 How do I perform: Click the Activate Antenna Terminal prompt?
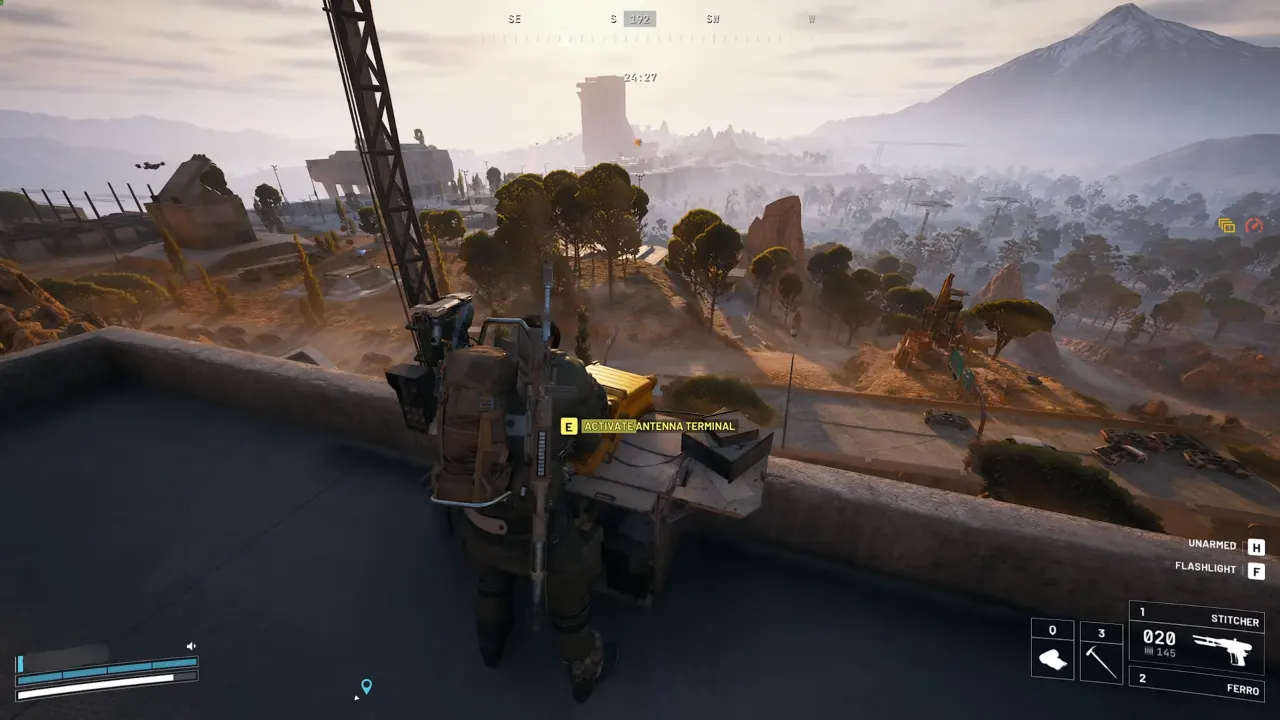click(659, 426)
